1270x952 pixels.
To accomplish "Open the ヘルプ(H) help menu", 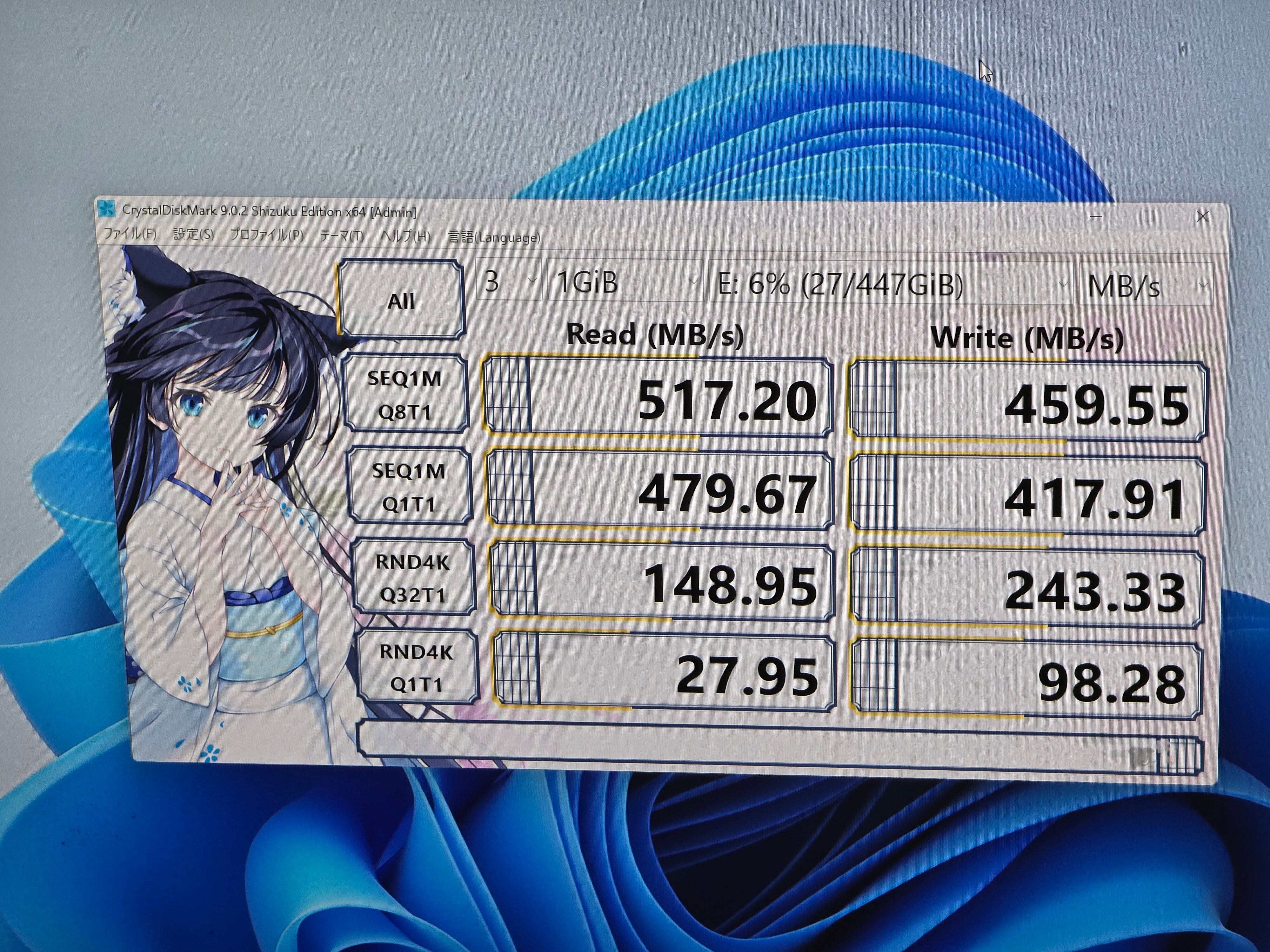I will click(x=405, y=236).
